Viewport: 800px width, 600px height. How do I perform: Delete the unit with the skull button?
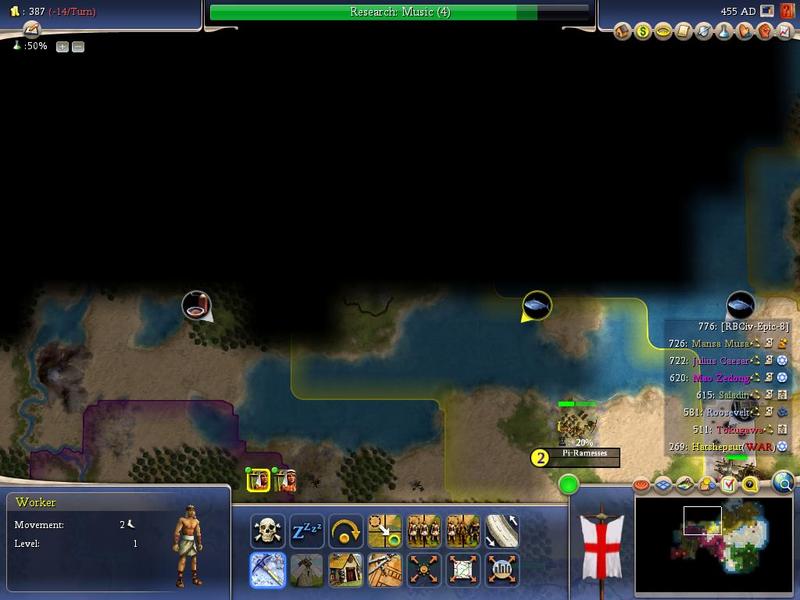click(267, 530)
